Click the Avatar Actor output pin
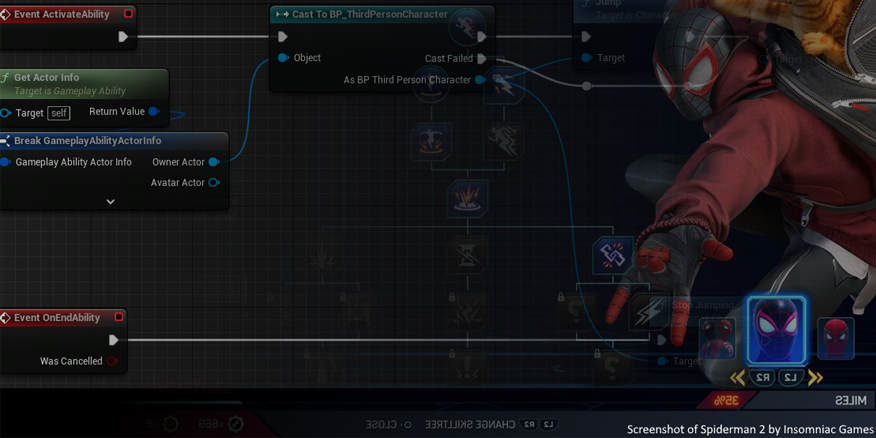The image size is (876, 438). (x=214, y=183)
